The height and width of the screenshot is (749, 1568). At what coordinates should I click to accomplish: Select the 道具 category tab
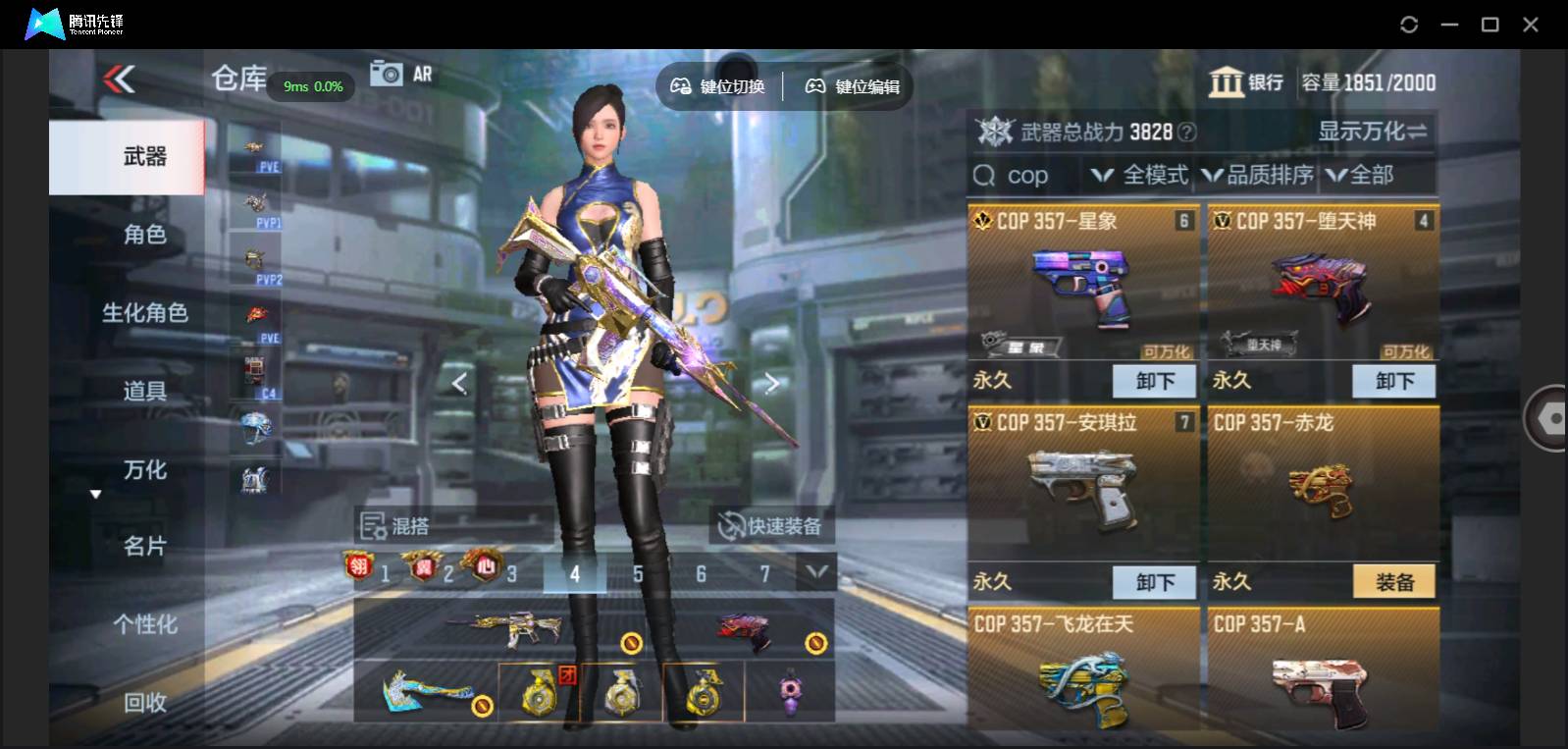click(x=144, y=391)
